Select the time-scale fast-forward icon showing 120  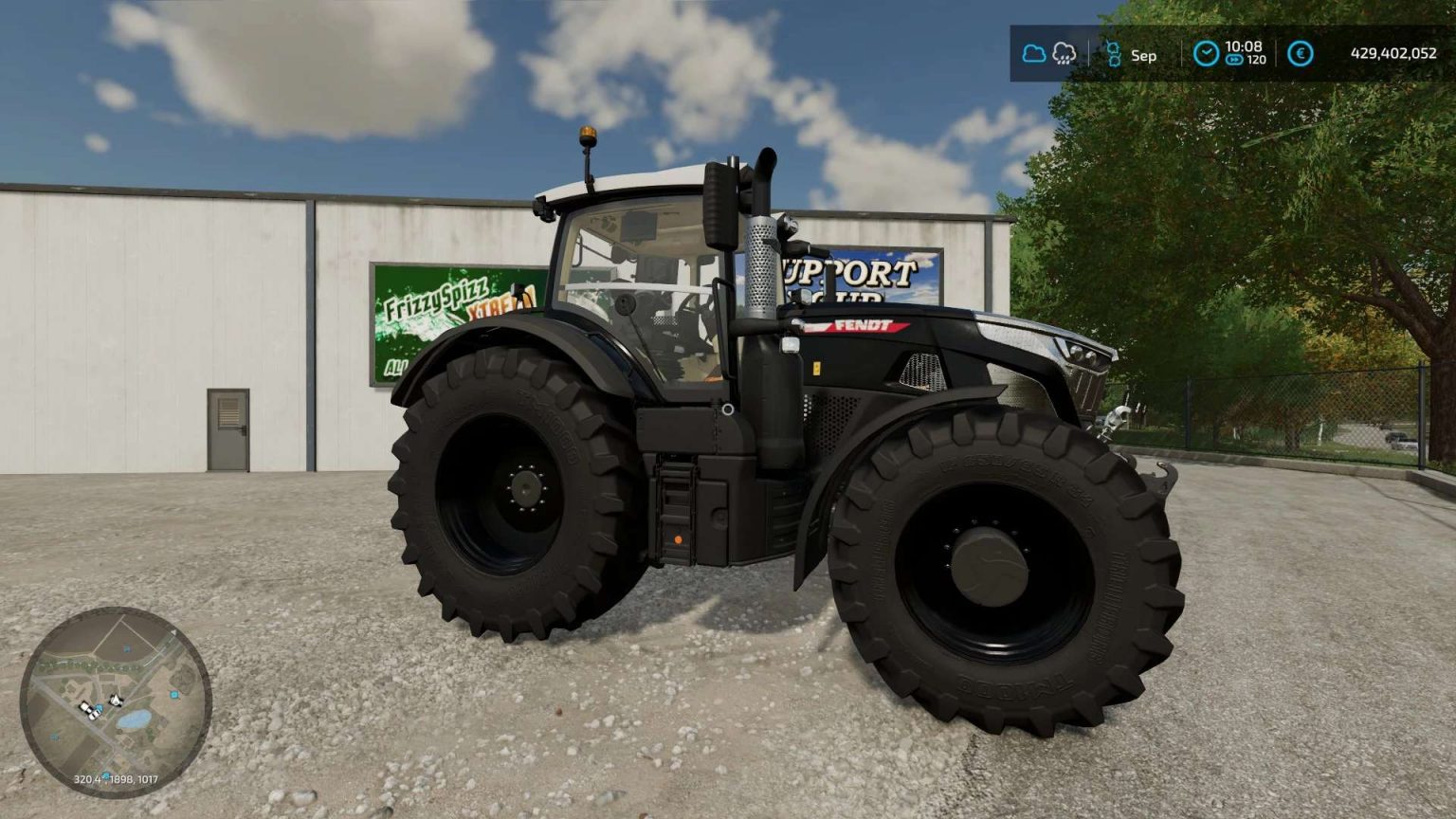(x=1234, y=60)
